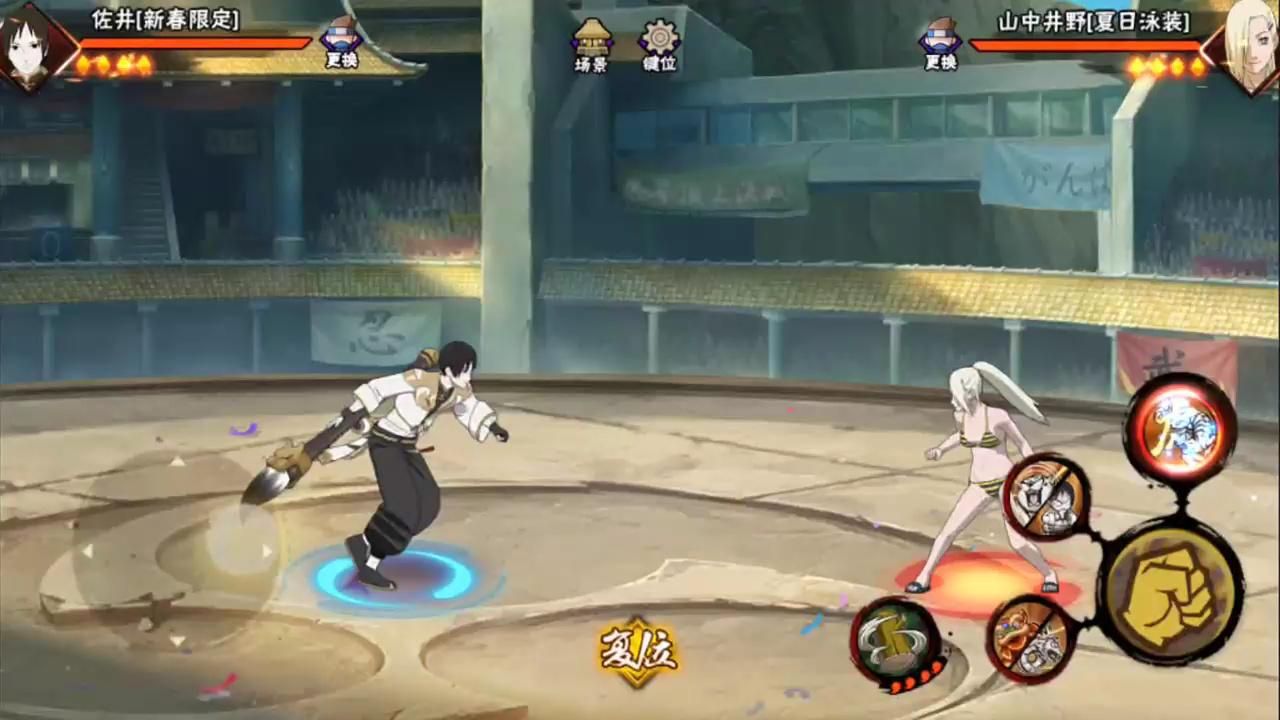
Task: Activate the substitution log skill icon
Action: 895,643
